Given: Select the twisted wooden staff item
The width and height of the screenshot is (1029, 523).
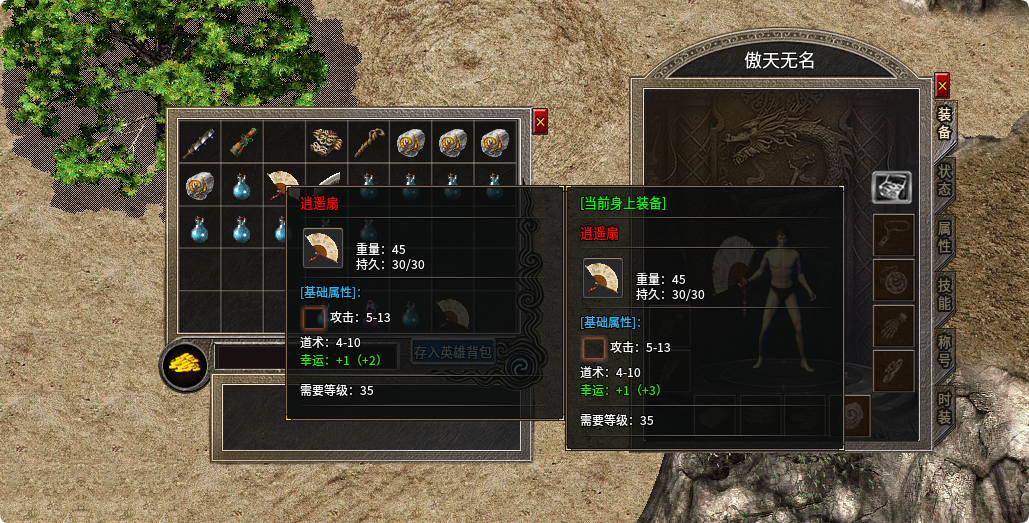Looking at the screenshot, I should 369,142.
